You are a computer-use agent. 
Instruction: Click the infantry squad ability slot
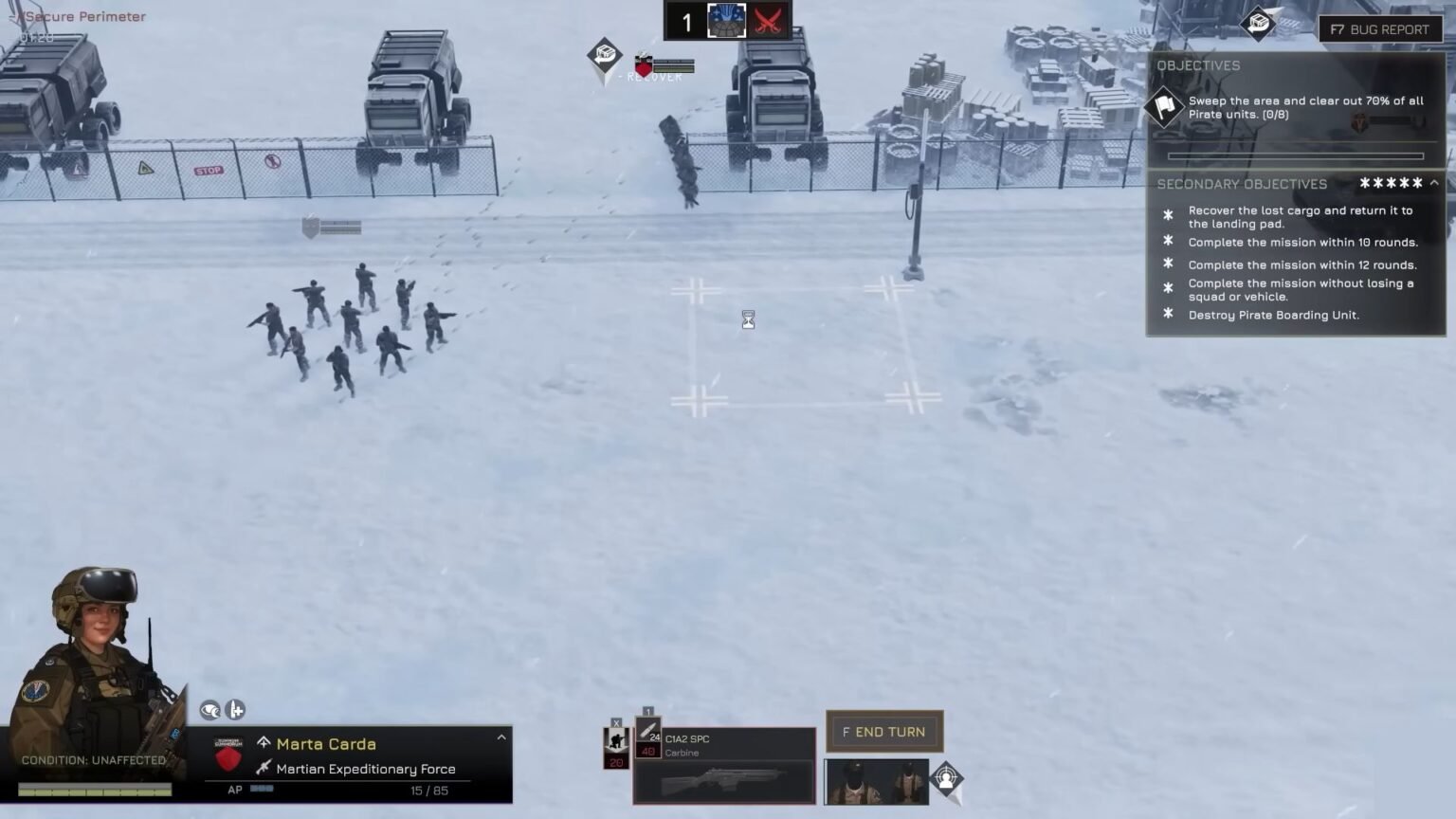click(x=616, y=746)
